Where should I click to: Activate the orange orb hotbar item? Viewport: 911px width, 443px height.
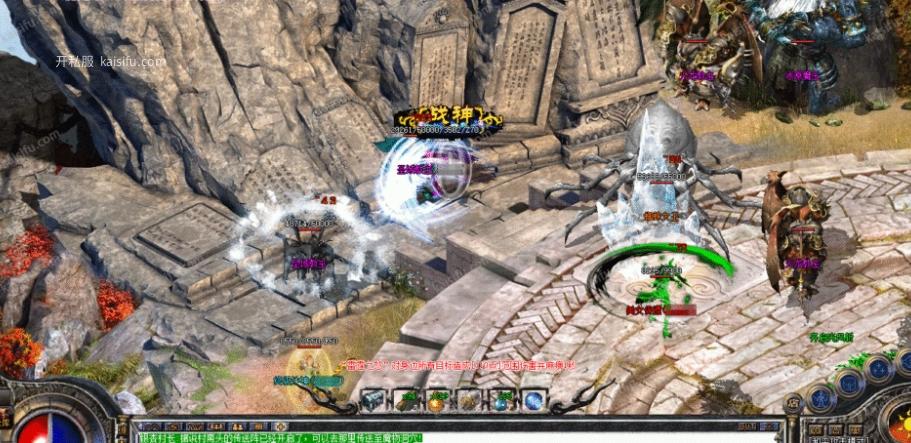tap(438, 399)
